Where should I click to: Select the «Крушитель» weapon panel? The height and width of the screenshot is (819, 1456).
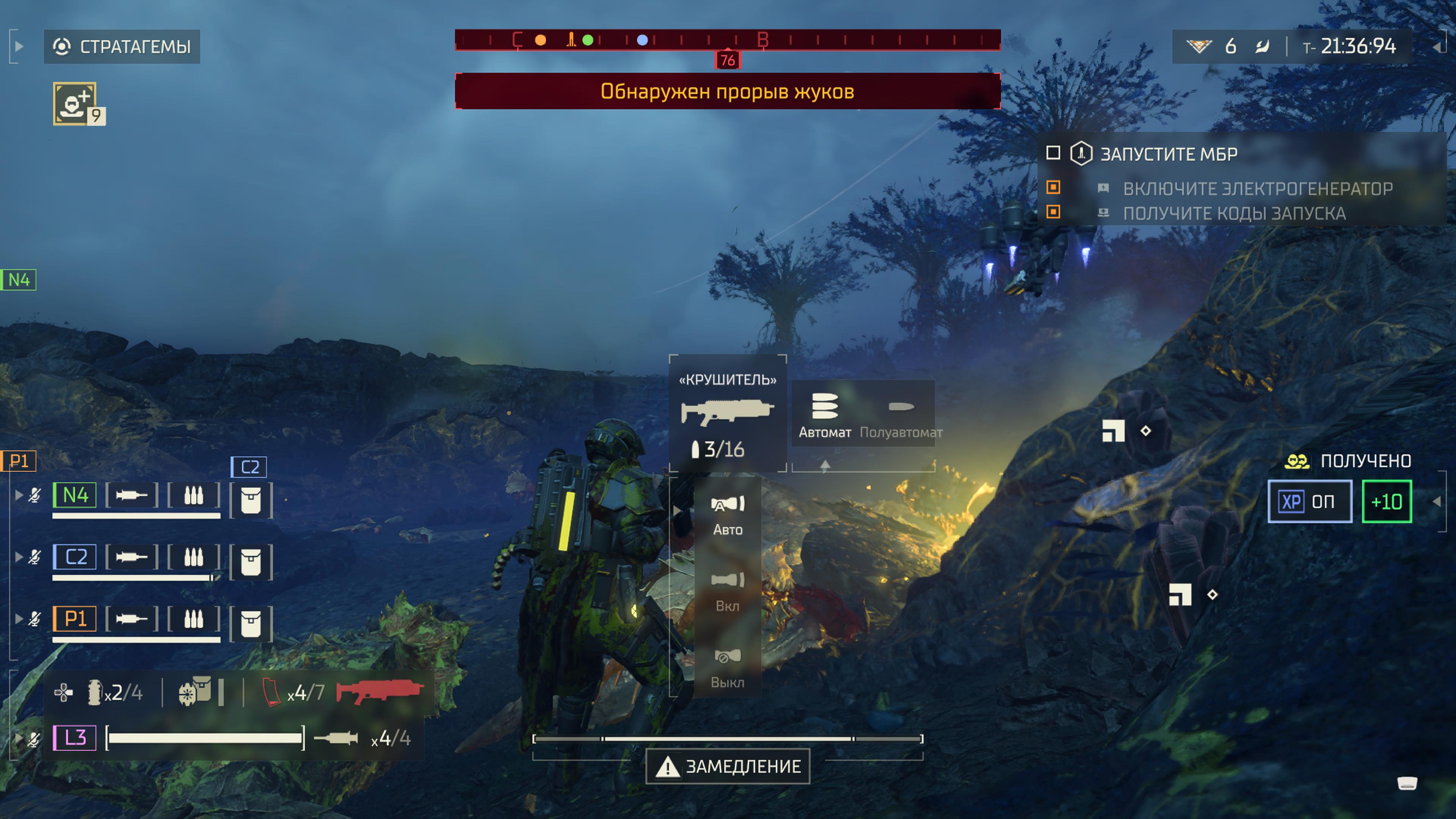pyautogui.click(x=728, y=413)
